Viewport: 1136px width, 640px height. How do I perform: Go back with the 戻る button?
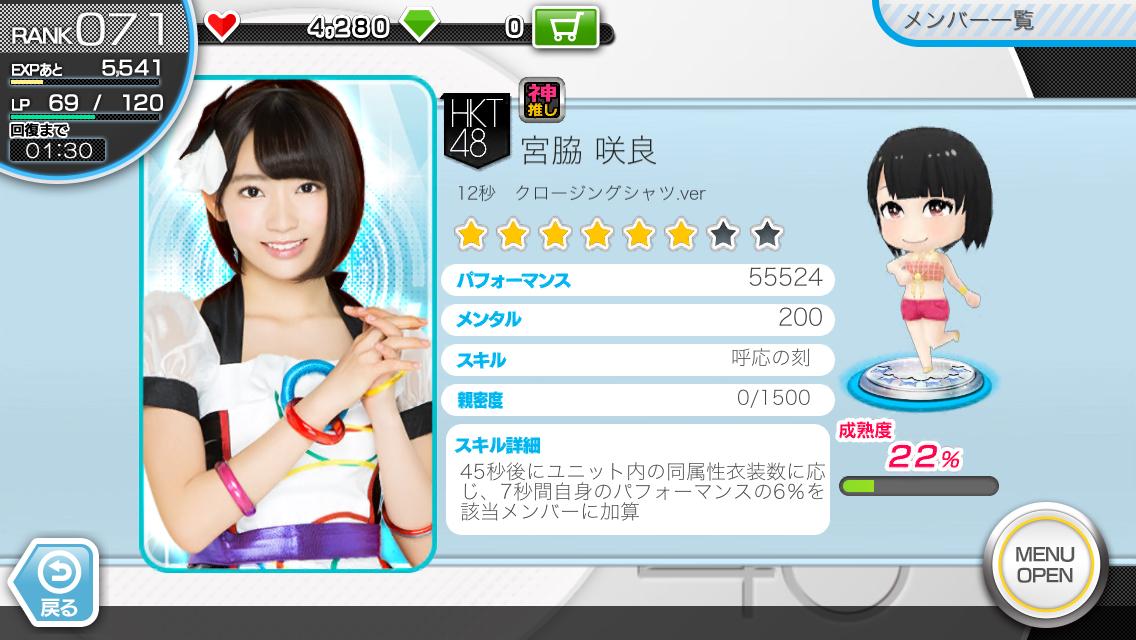pos(56,583)
